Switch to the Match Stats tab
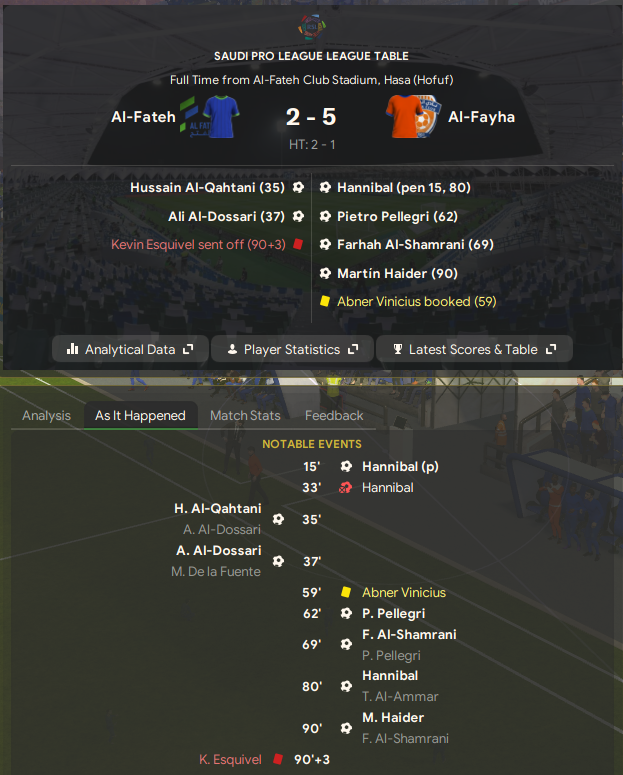This screenshot has width=623, height=775. tap(245, 415)
